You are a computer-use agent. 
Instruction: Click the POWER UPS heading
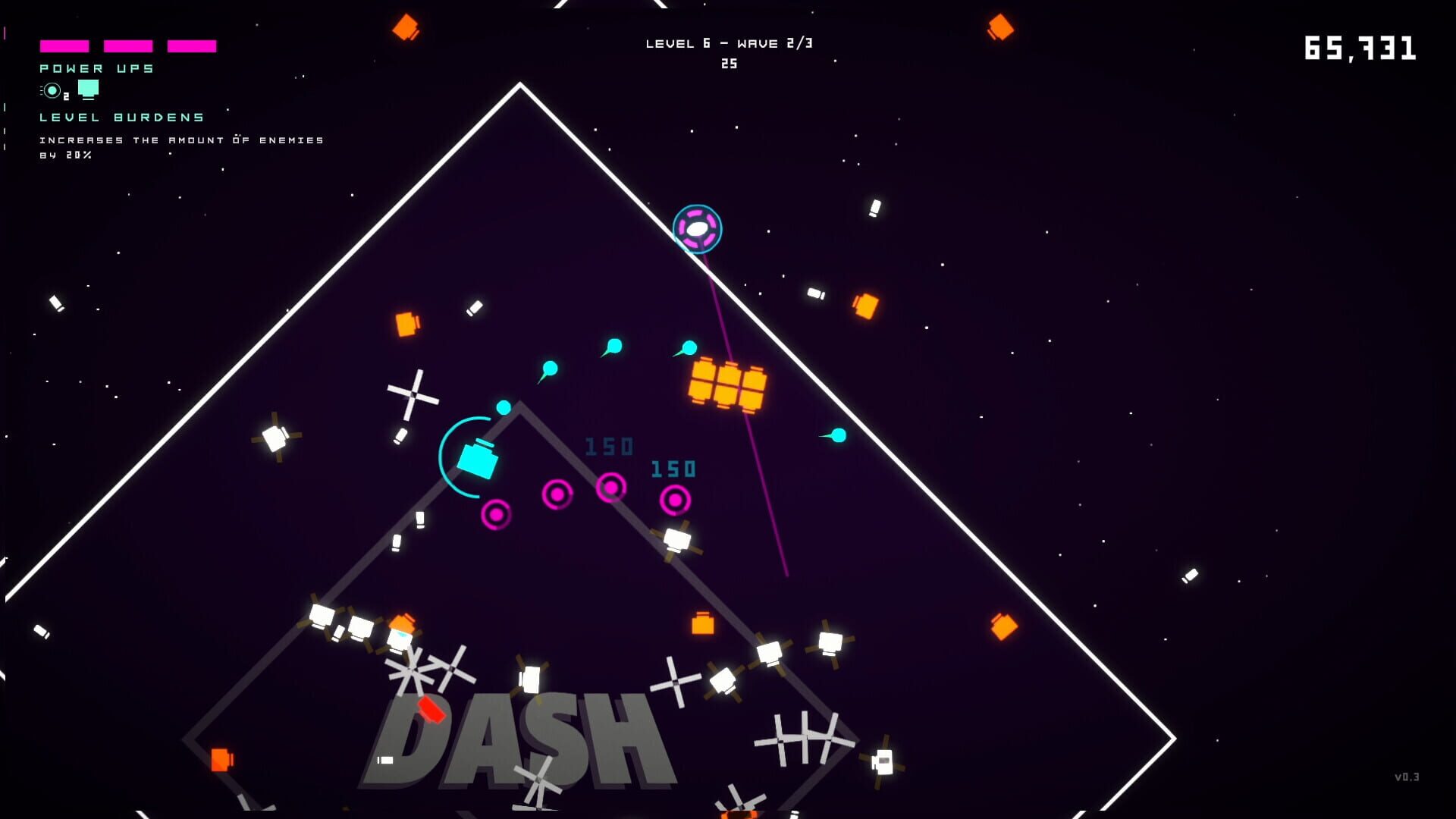tap(95, 67)
